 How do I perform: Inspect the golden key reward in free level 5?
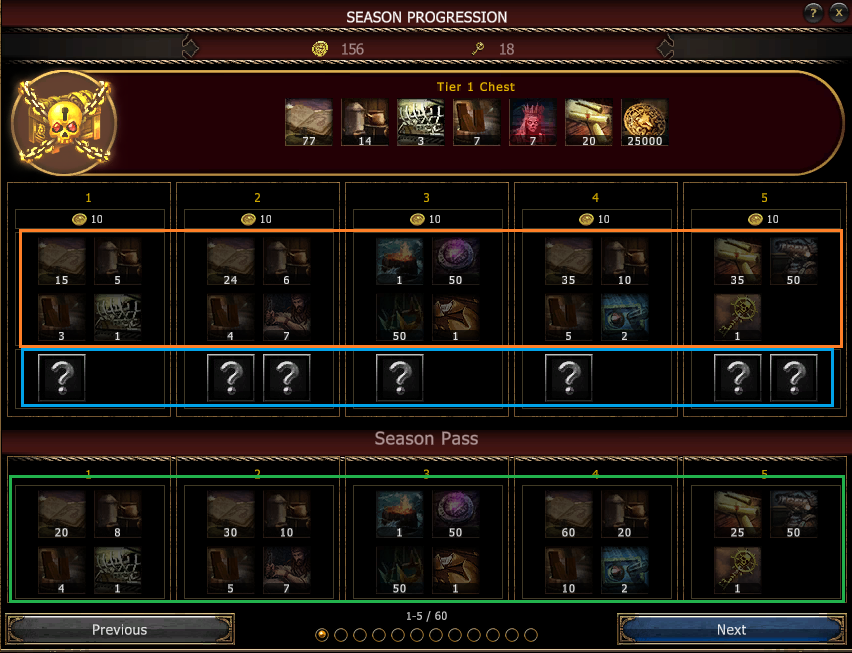coord(739,317)
